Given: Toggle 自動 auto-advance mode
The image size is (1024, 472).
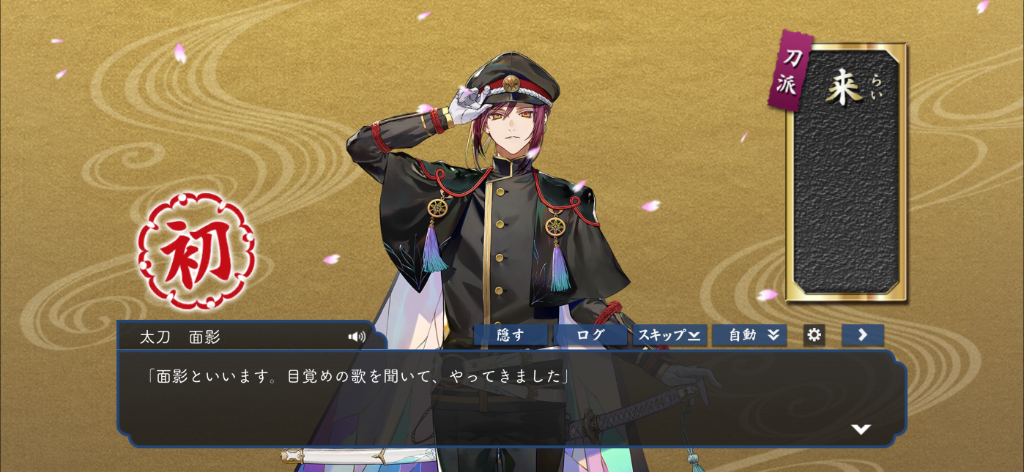Looking at the screenshot, I should [749, 335].
